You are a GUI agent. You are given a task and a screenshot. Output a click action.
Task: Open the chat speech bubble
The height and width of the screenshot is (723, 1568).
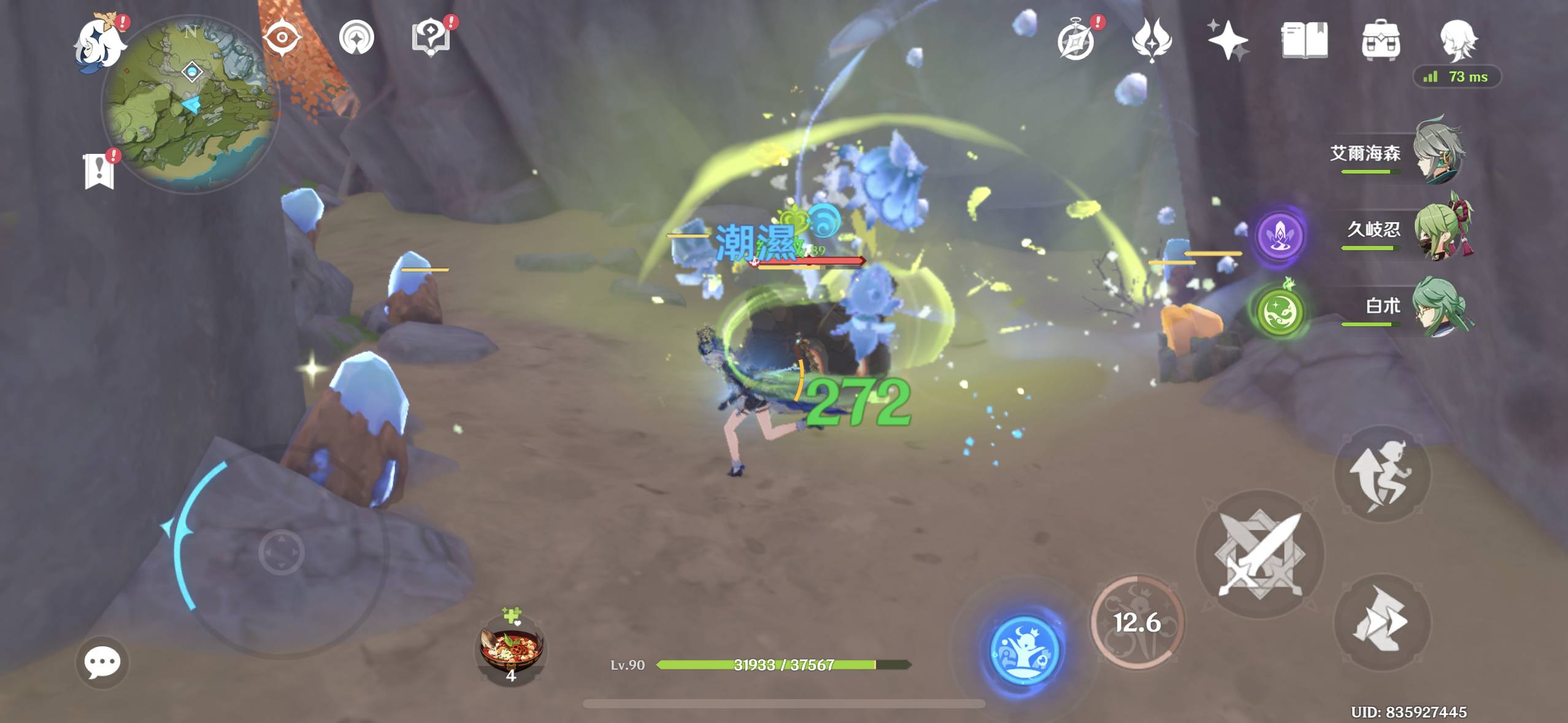click(102, 662)
